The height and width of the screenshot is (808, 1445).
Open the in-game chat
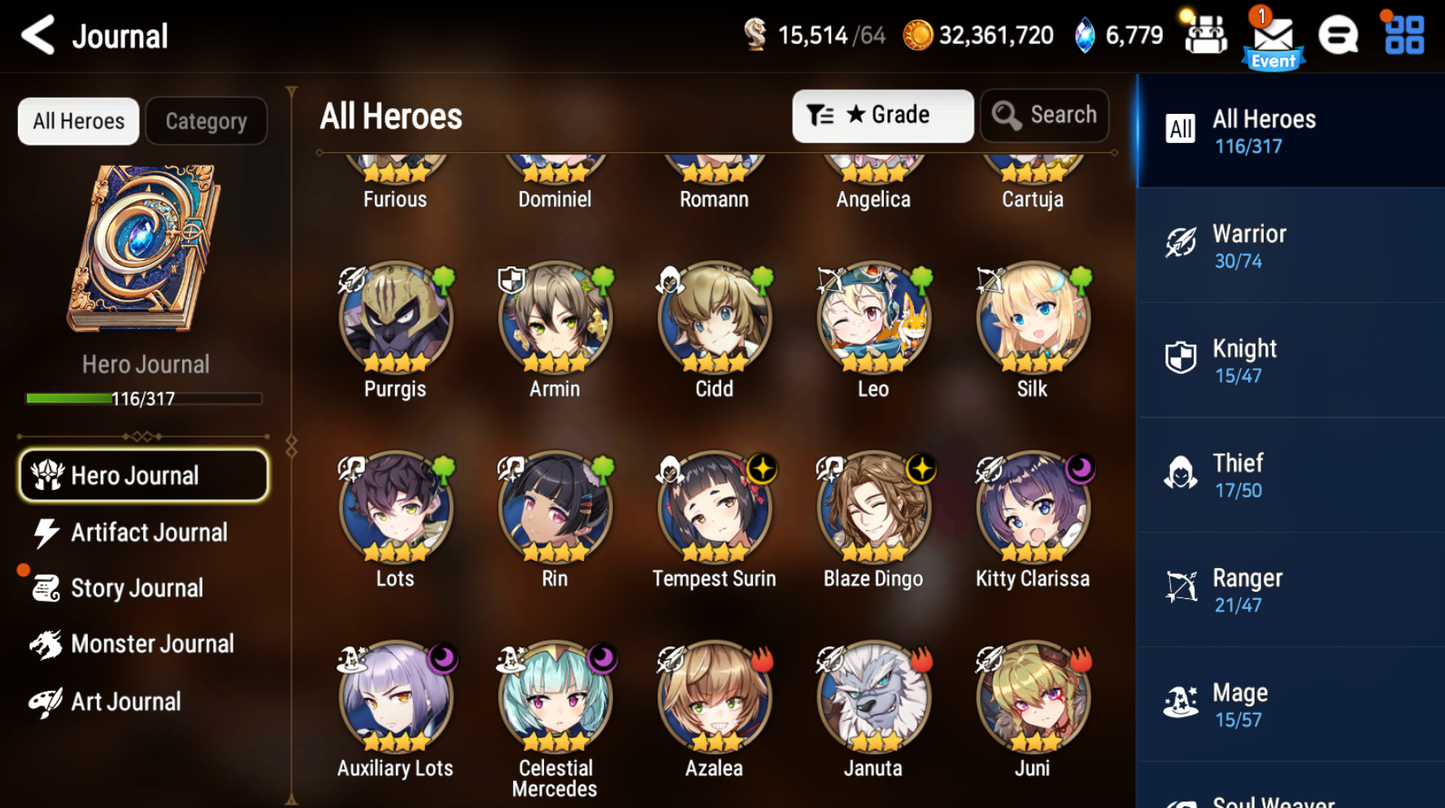click(1339, 33)
